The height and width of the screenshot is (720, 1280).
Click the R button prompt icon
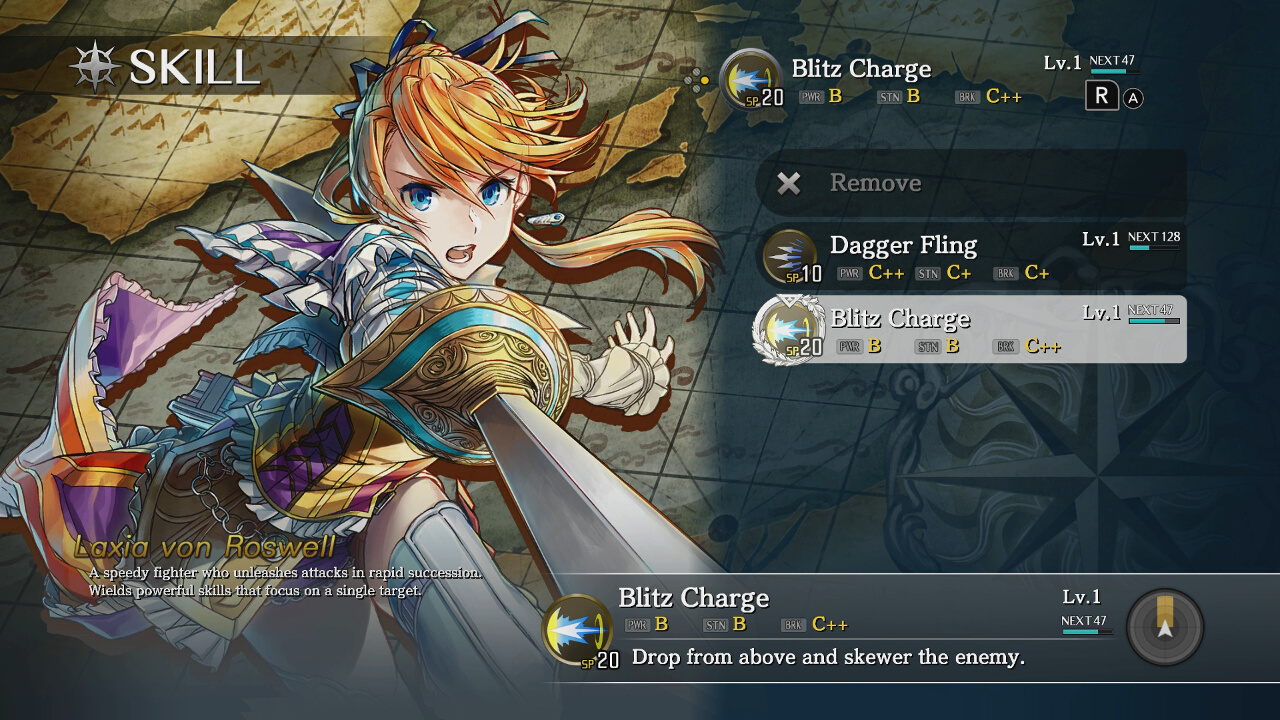click(1101, 97)
